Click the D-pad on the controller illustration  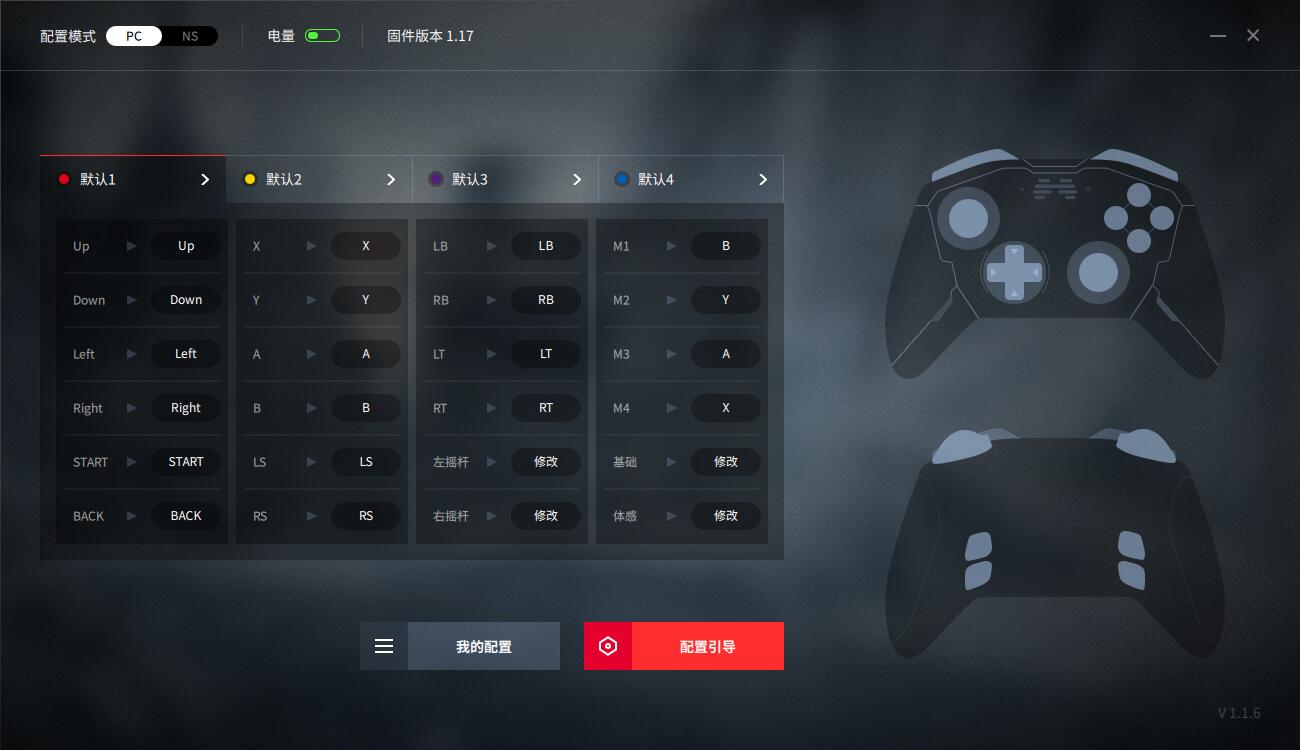click(1013, 270)
